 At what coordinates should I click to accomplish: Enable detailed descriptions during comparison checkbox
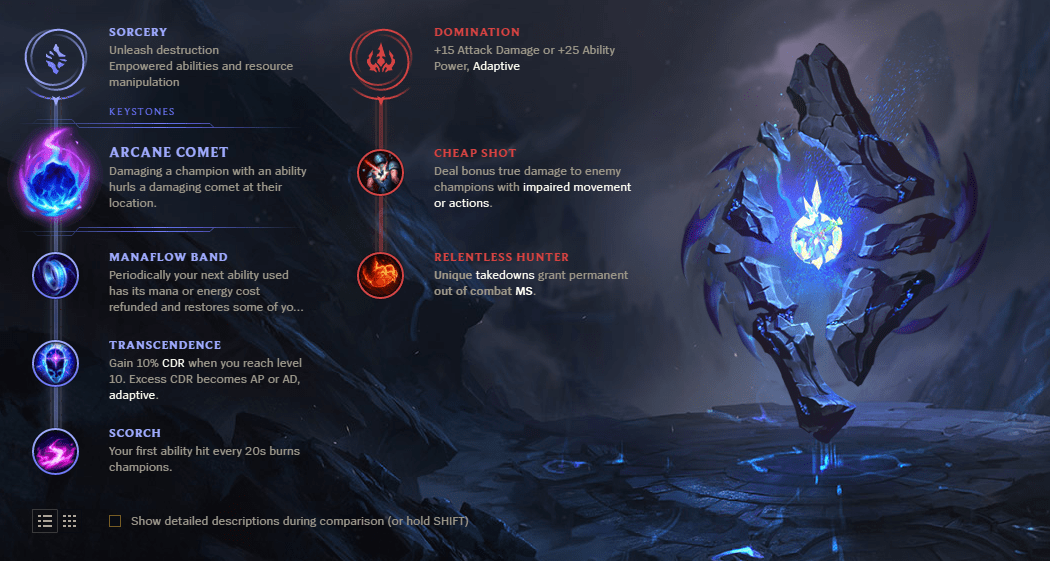coord(115,521)
